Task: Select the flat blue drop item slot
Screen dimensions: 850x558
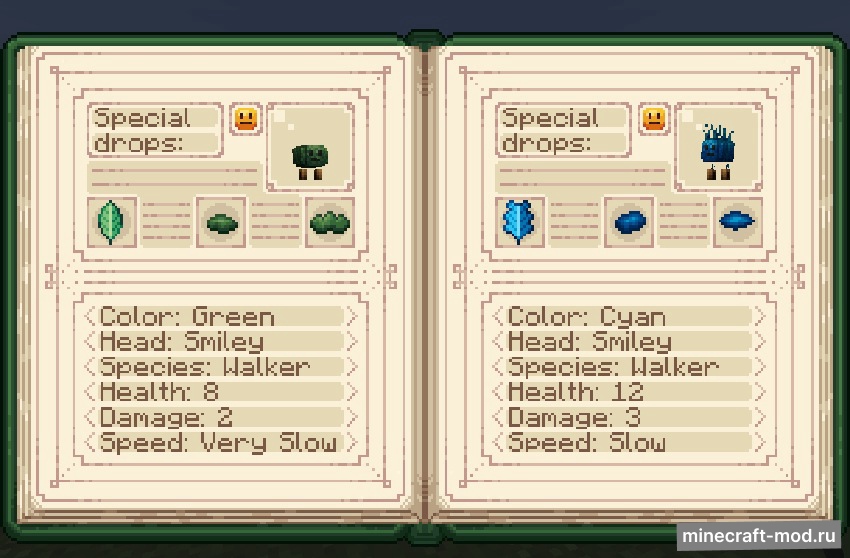Action: tap(738, 221)
